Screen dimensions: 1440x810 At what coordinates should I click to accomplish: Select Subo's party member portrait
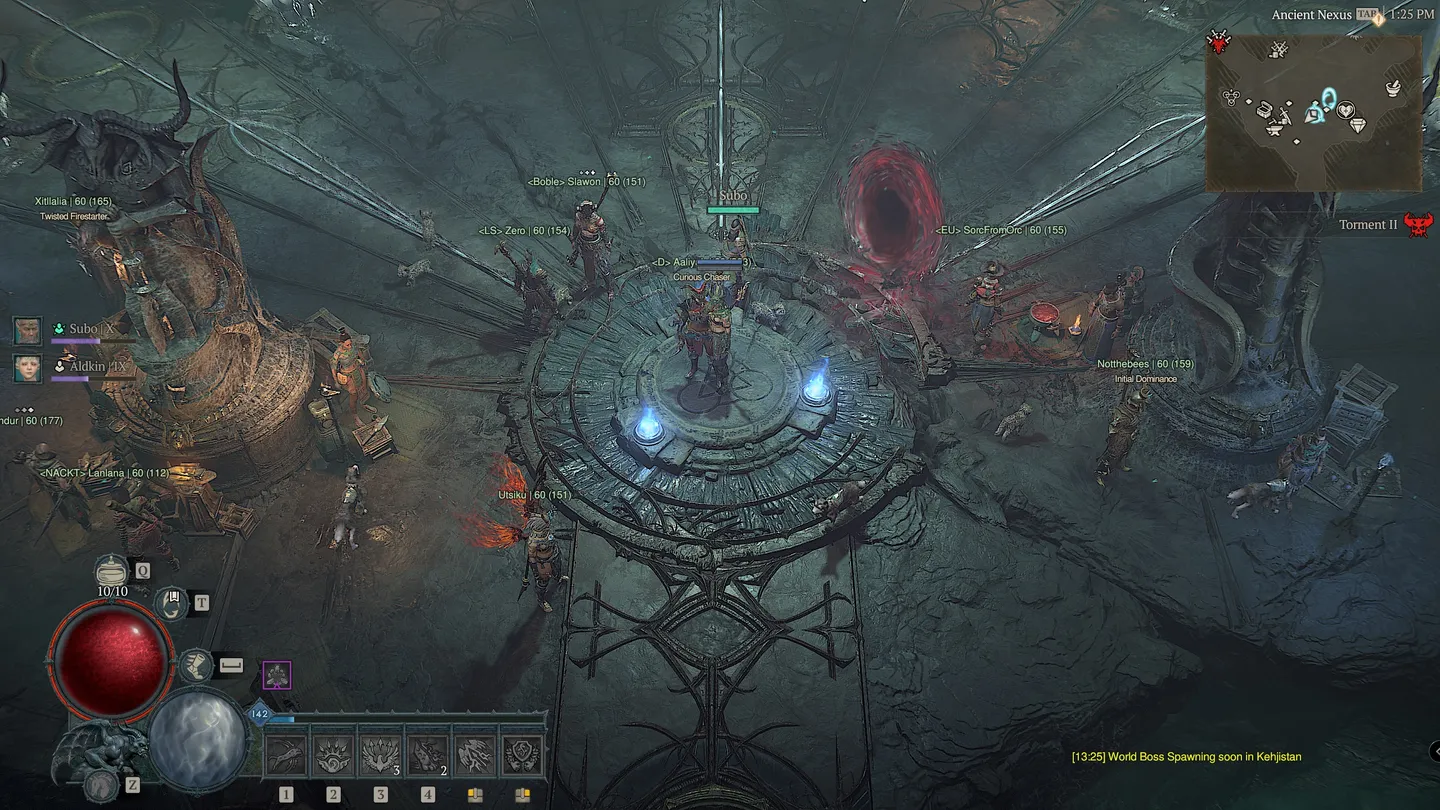27,330
